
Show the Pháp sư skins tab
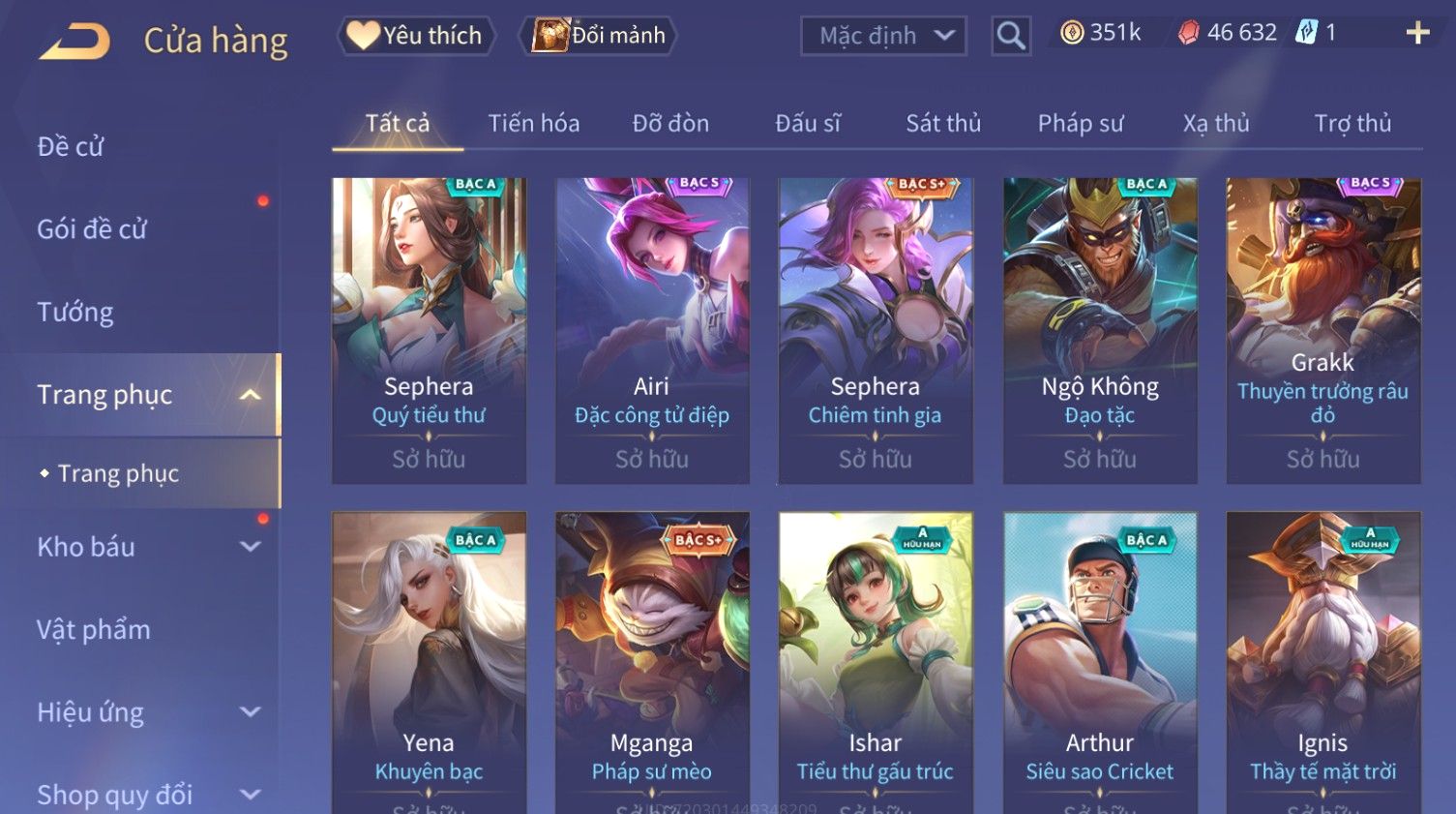(x=1080, y=124)
